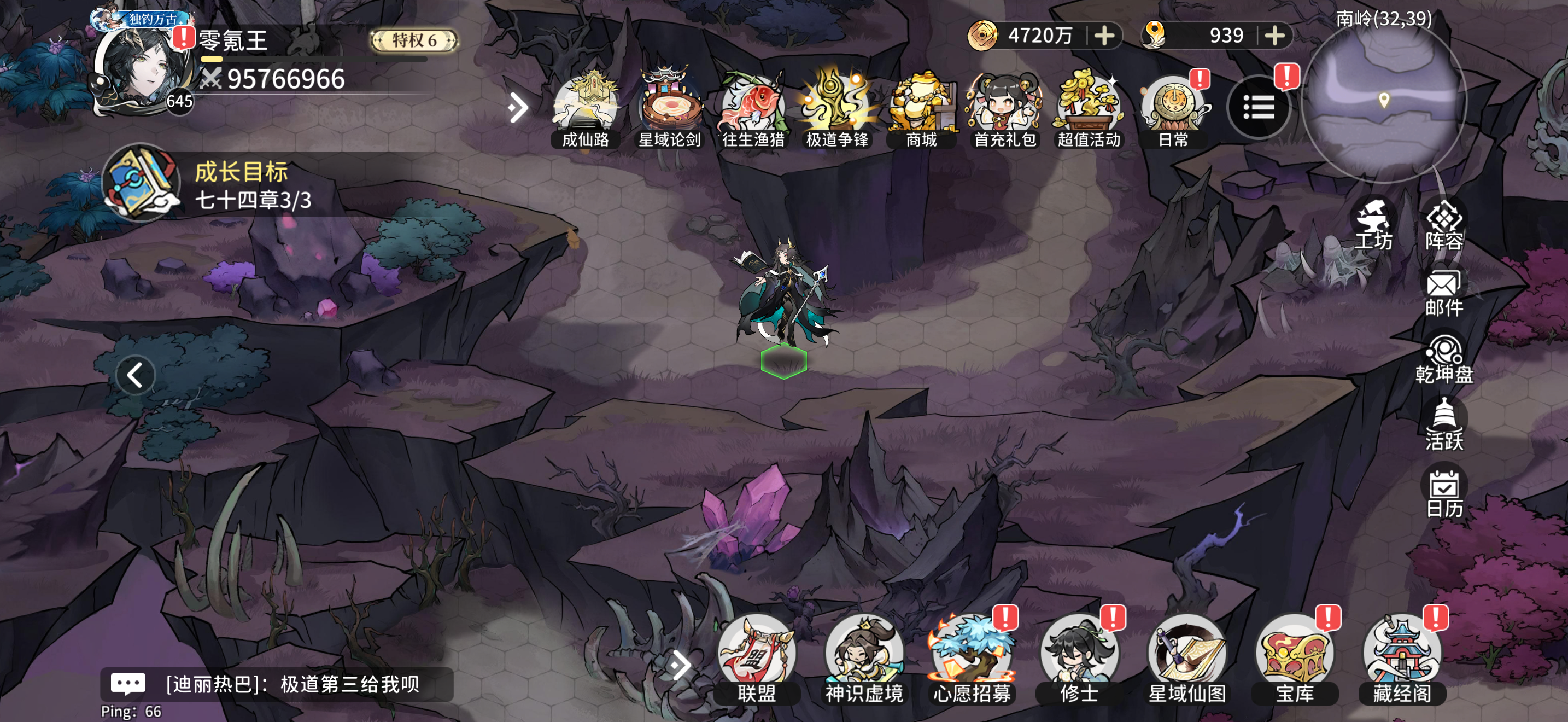The image size is (1568, 722).
Task: Collapse the bottom feature icon row
Action: pos(682,663)
